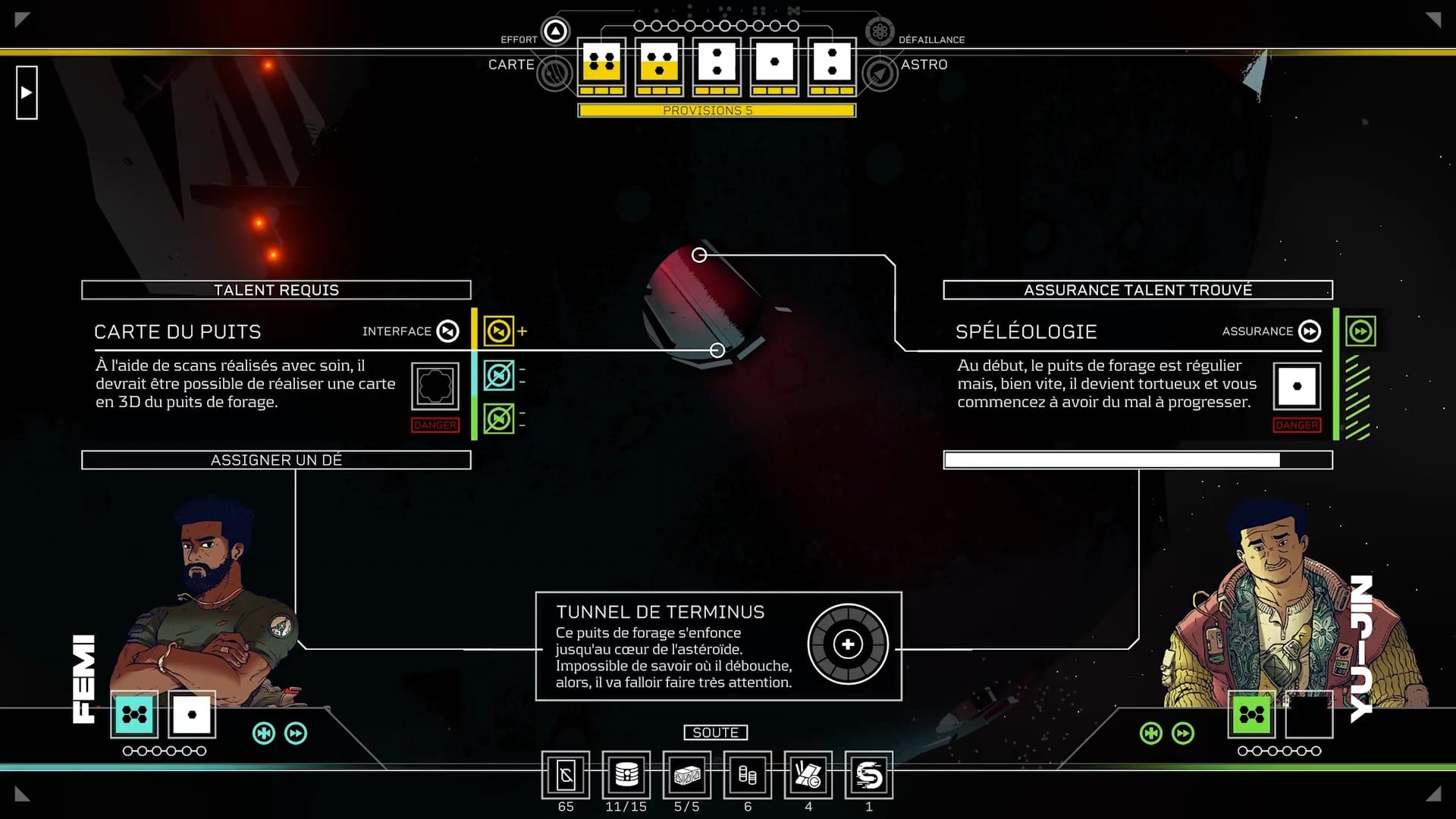
Task: Click the Interface skill icon
Action: coord(448,331)
